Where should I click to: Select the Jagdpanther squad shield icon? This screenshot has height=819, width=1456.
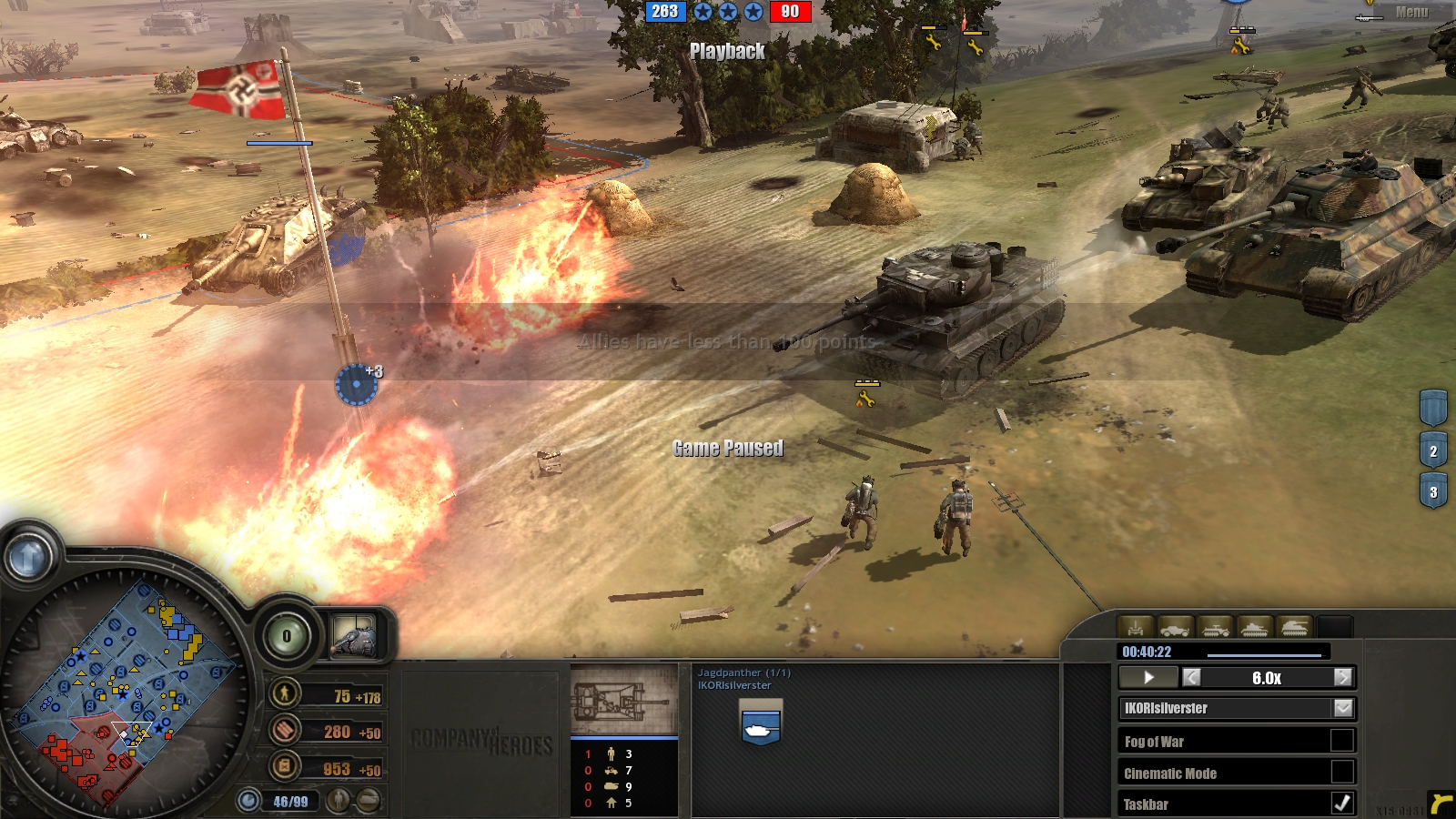click(761, 723)
